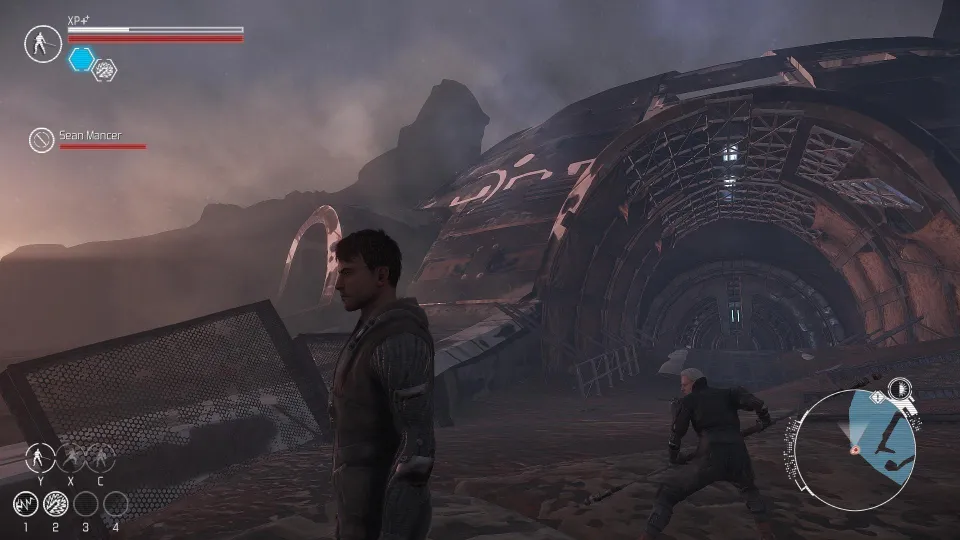Viewport: 960px width, 540px height.
Task: Select the blue hexagon status icon
Action: pos(82,59)
